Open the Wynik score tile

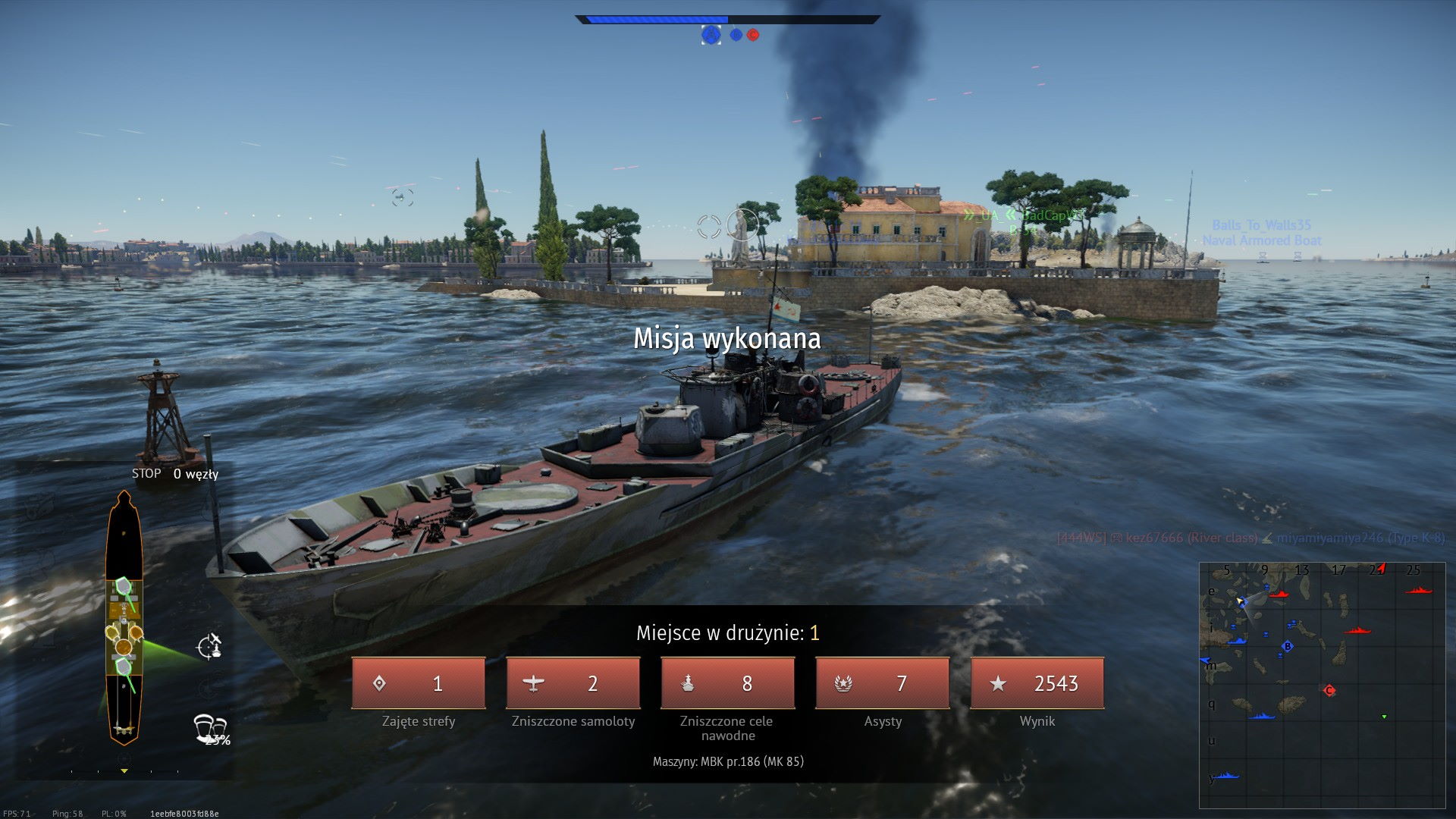[1037, 683]
